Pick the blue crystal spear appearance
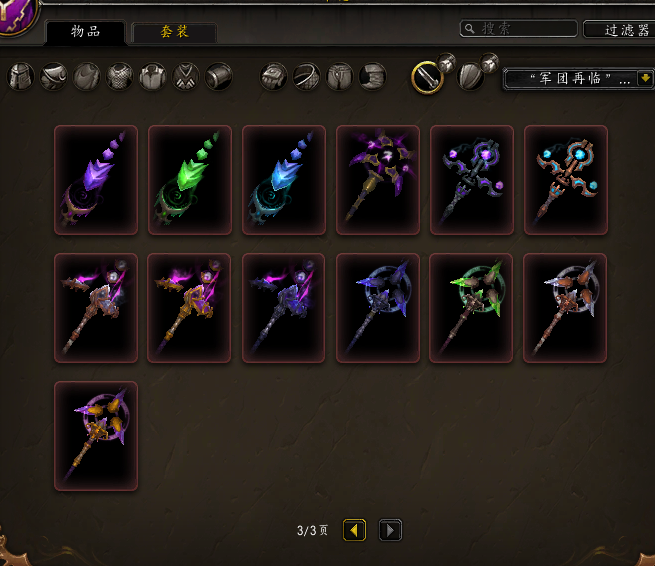The image size is (655, 566). point(284,180)
